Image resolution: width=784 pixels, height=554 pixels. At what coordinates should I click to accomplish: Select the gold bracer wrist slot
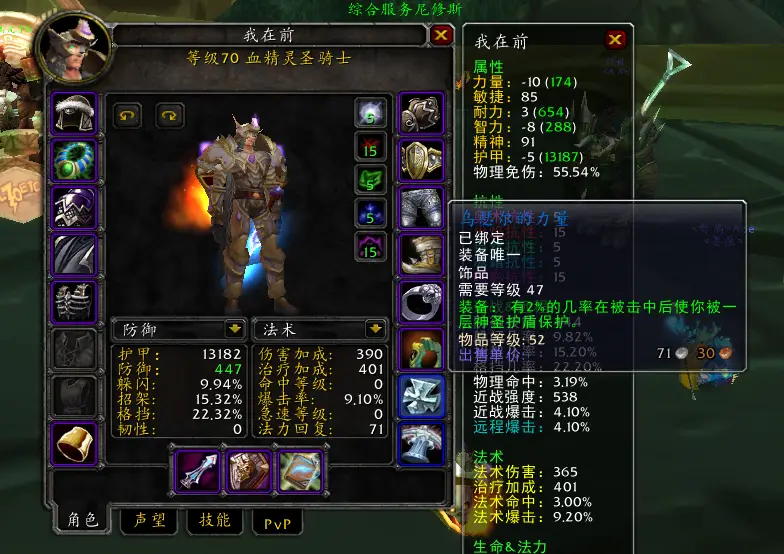[x=74, y=441]
